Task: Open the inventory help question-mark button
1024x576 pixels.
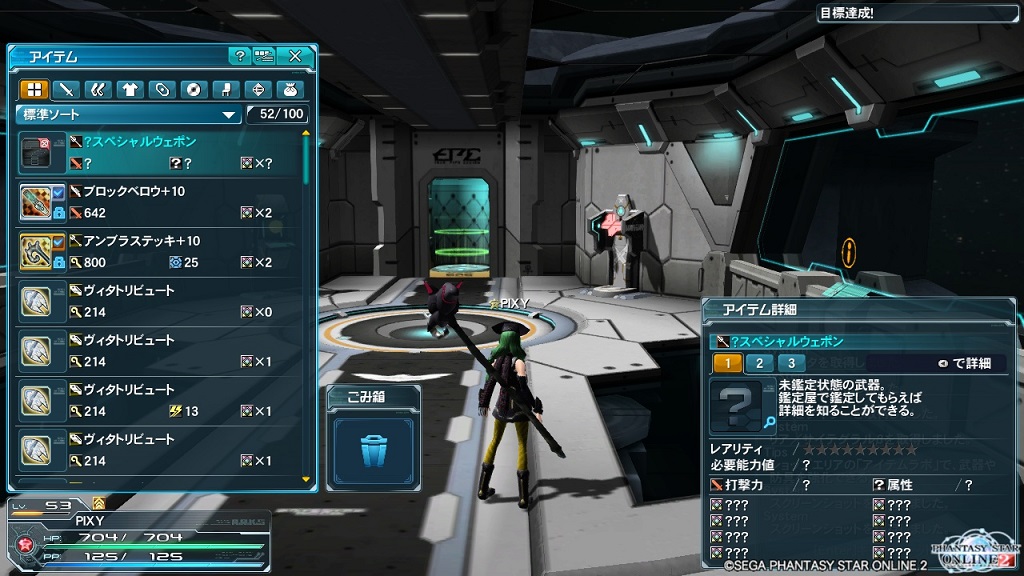Action: point(239,56)
